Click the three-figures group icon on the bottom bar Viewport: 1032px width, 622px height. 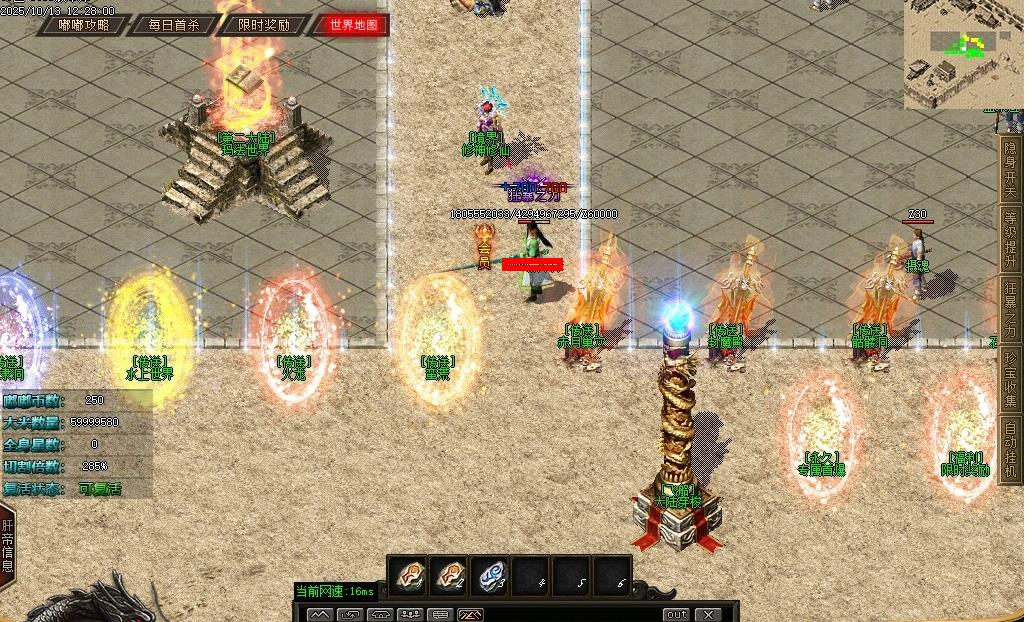410,614
